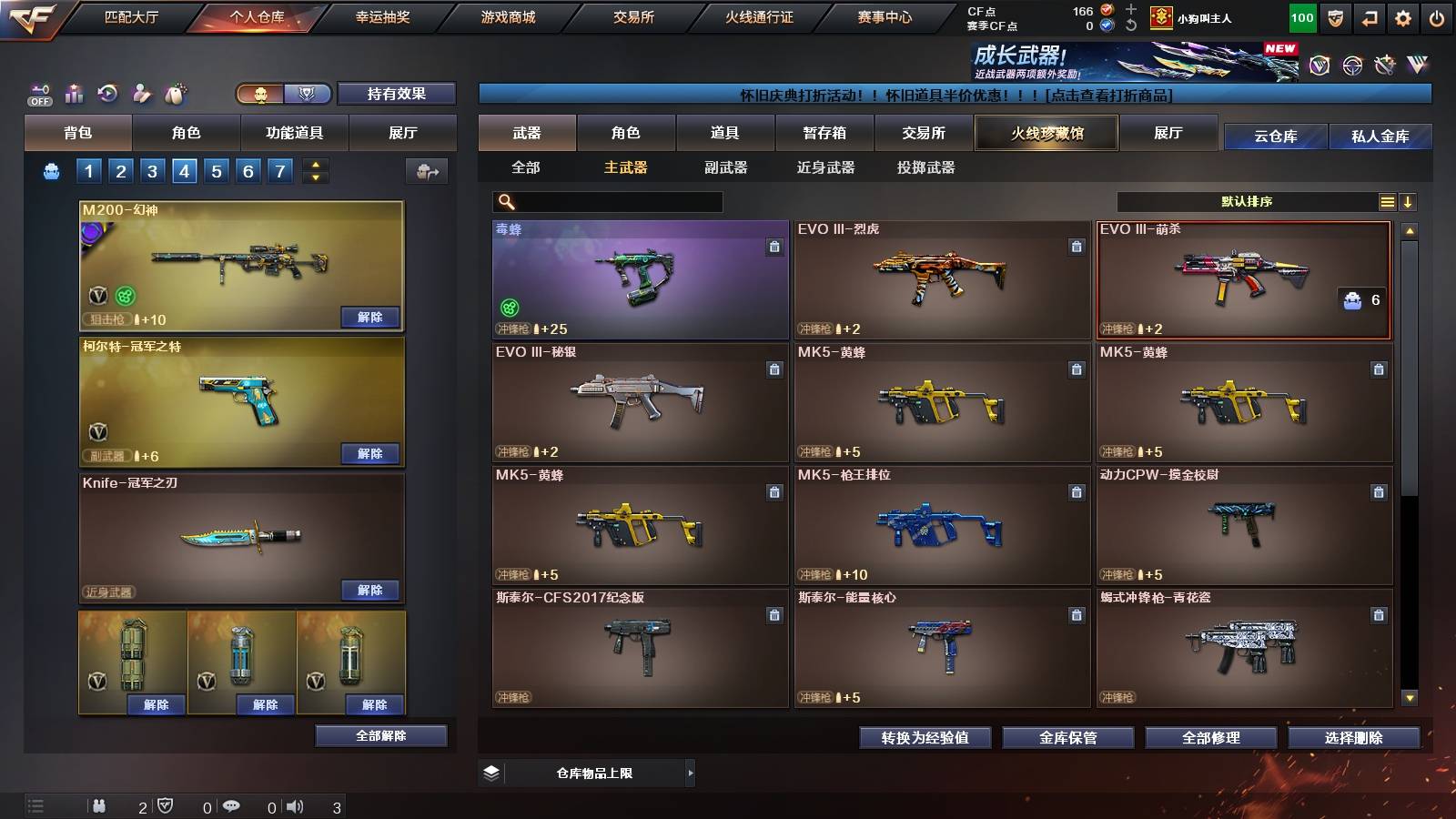
Task: Click the wrench repair icon below the NEW banner
Action: click(x=1384, y=64)
